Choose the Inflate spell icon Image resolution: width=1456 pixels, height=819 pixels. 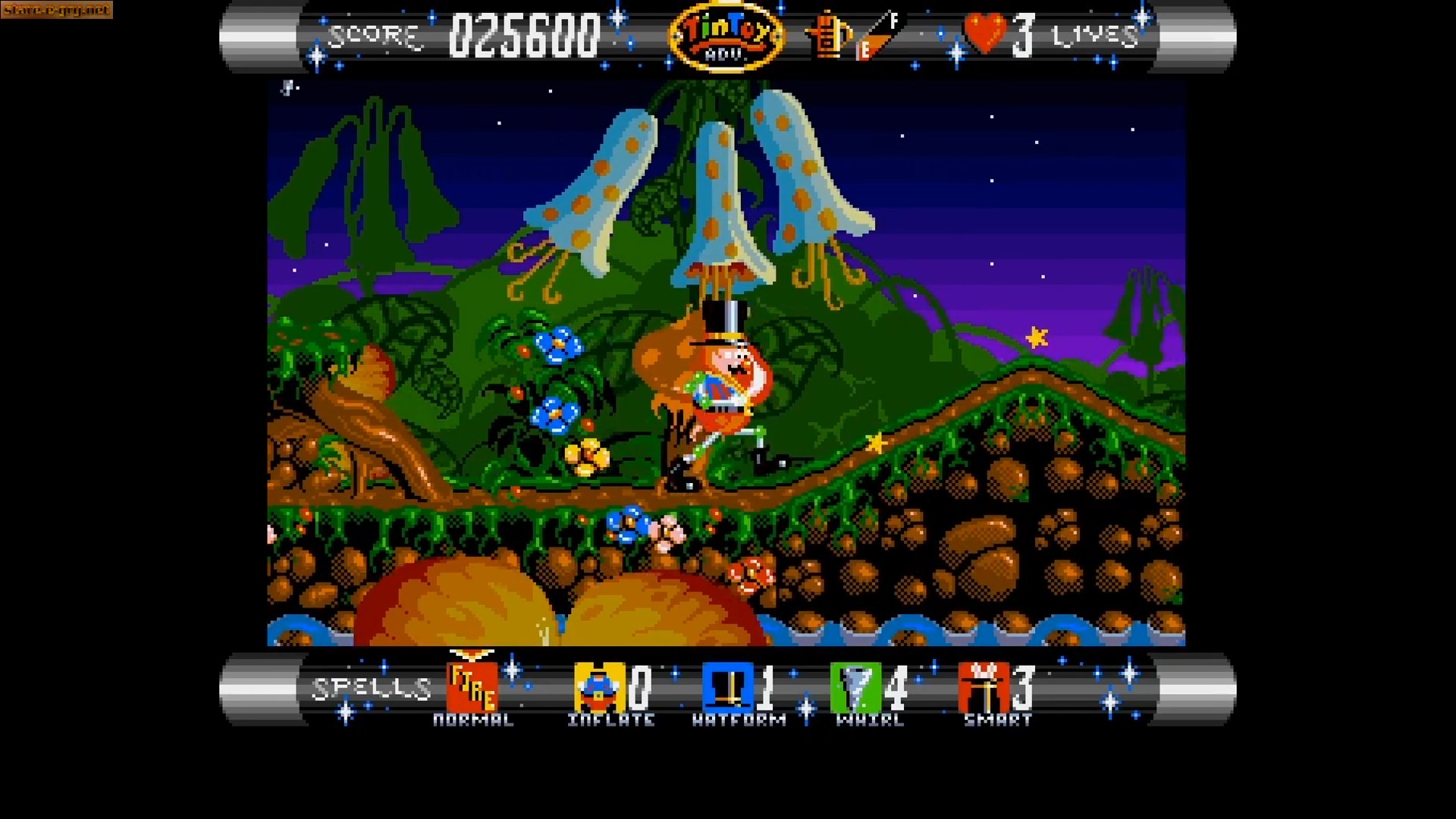pos(598,687)
